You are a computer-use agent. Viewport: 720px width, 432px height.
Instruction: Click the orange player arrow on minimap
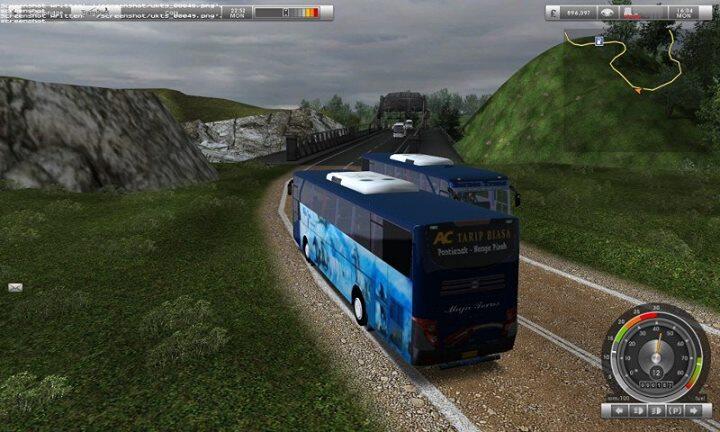(636, 89)
